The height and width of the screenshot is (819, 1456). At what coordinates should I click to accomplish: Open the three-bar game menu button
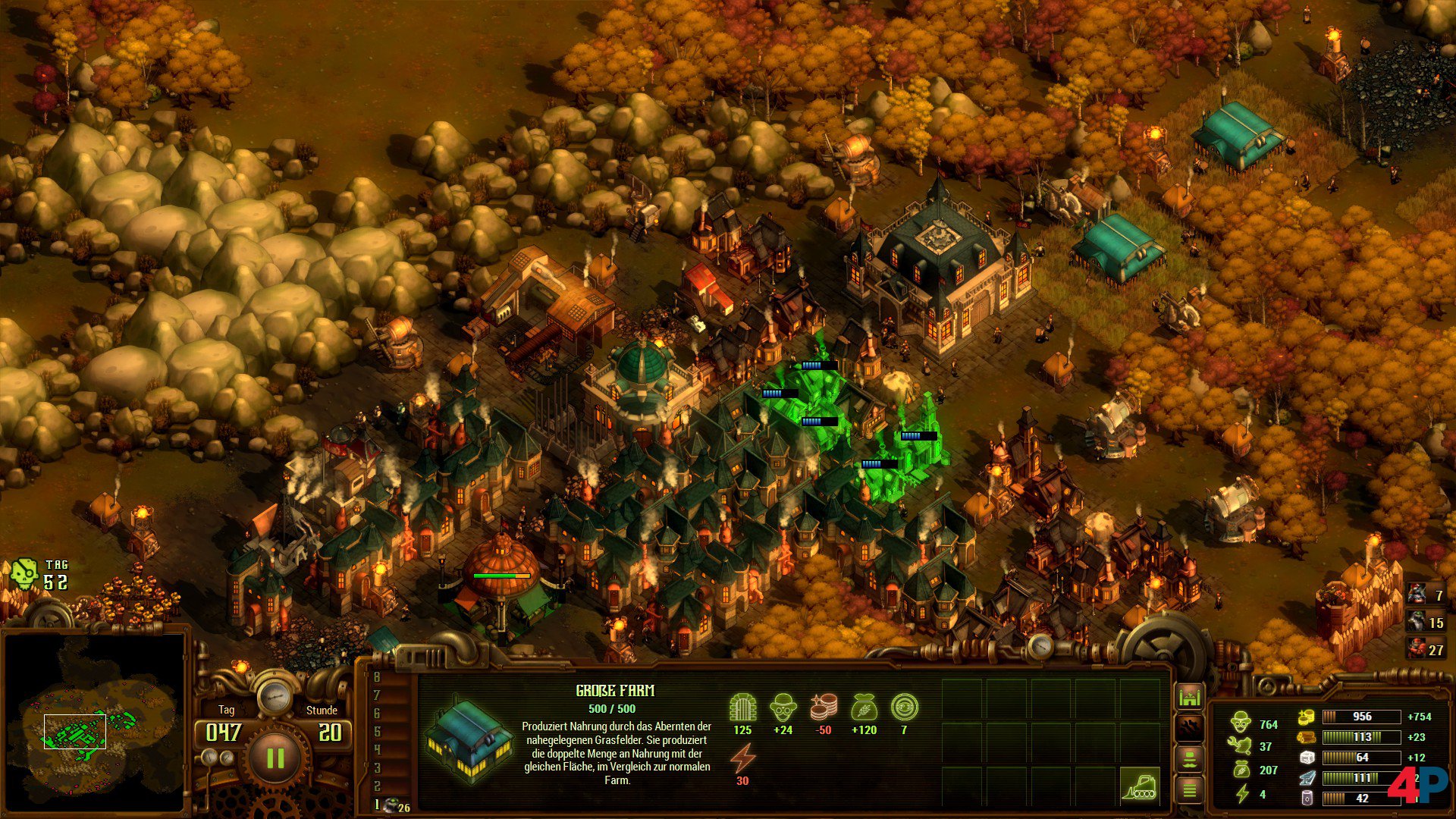[x=1189, y=791]
